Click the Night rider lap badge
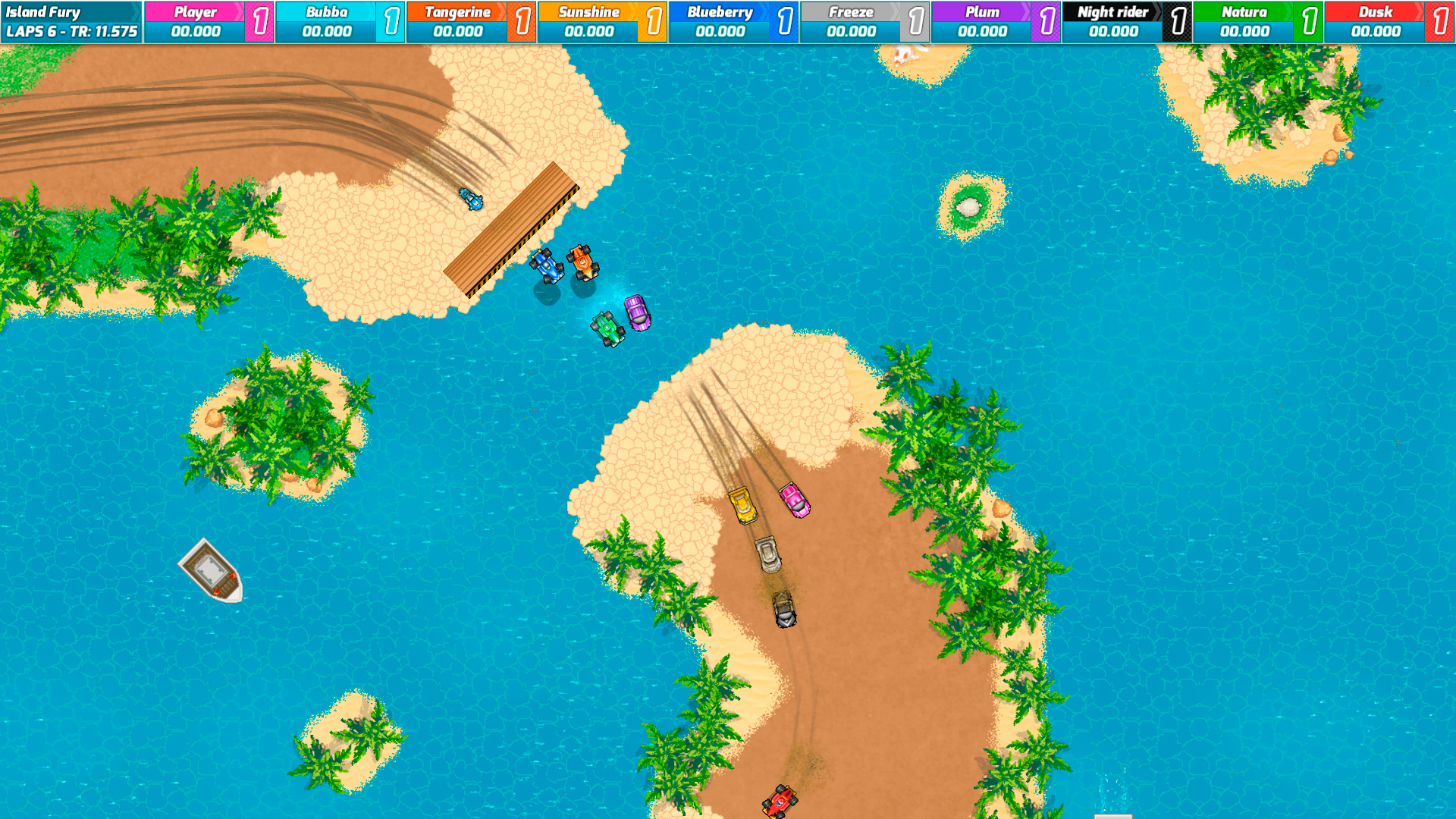 (x=1176, y=20)
